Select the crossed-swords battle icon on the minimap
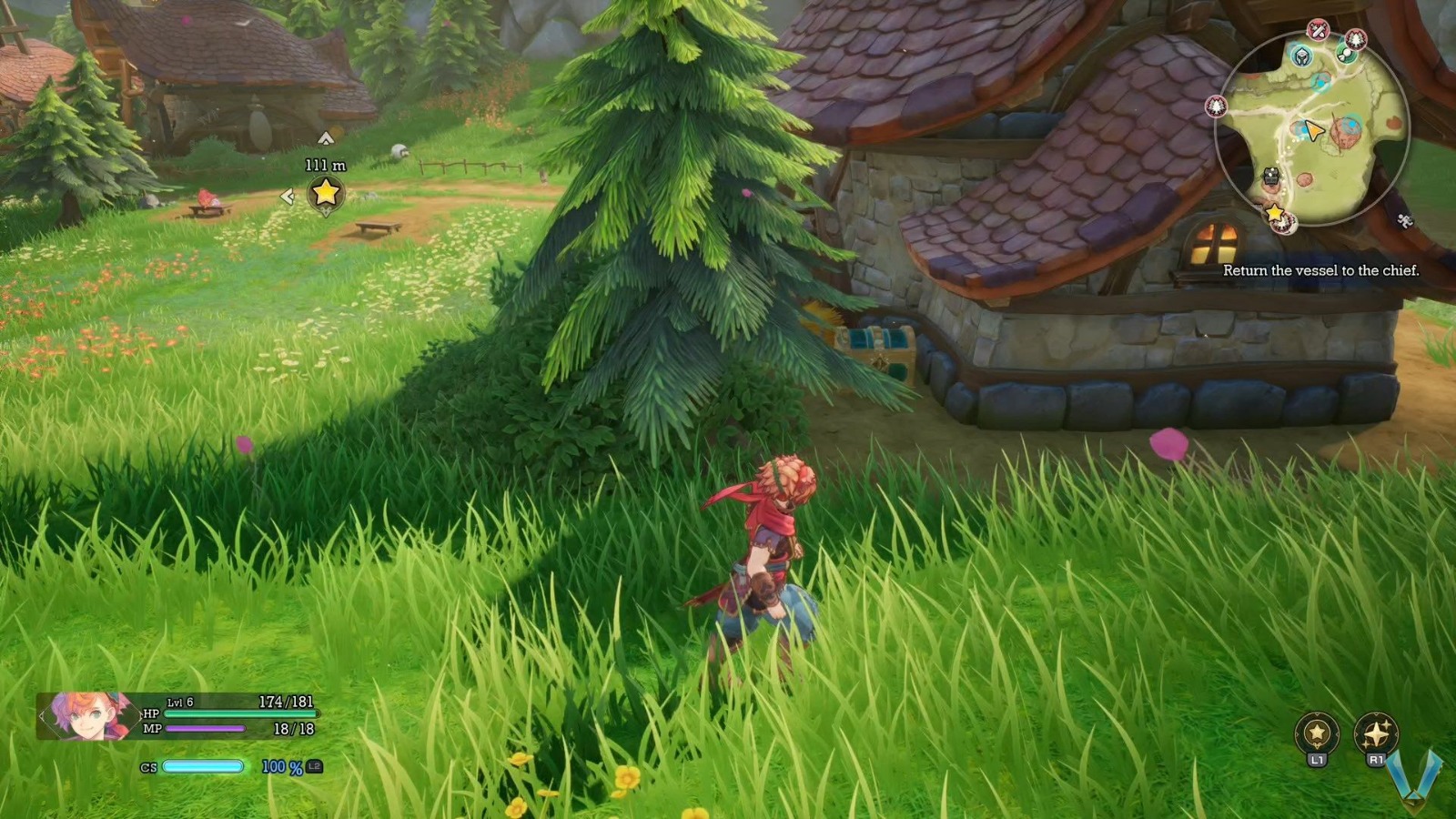Image resolution: width=1456 pixels, height=819 pixels. [x=1318, y=29]
